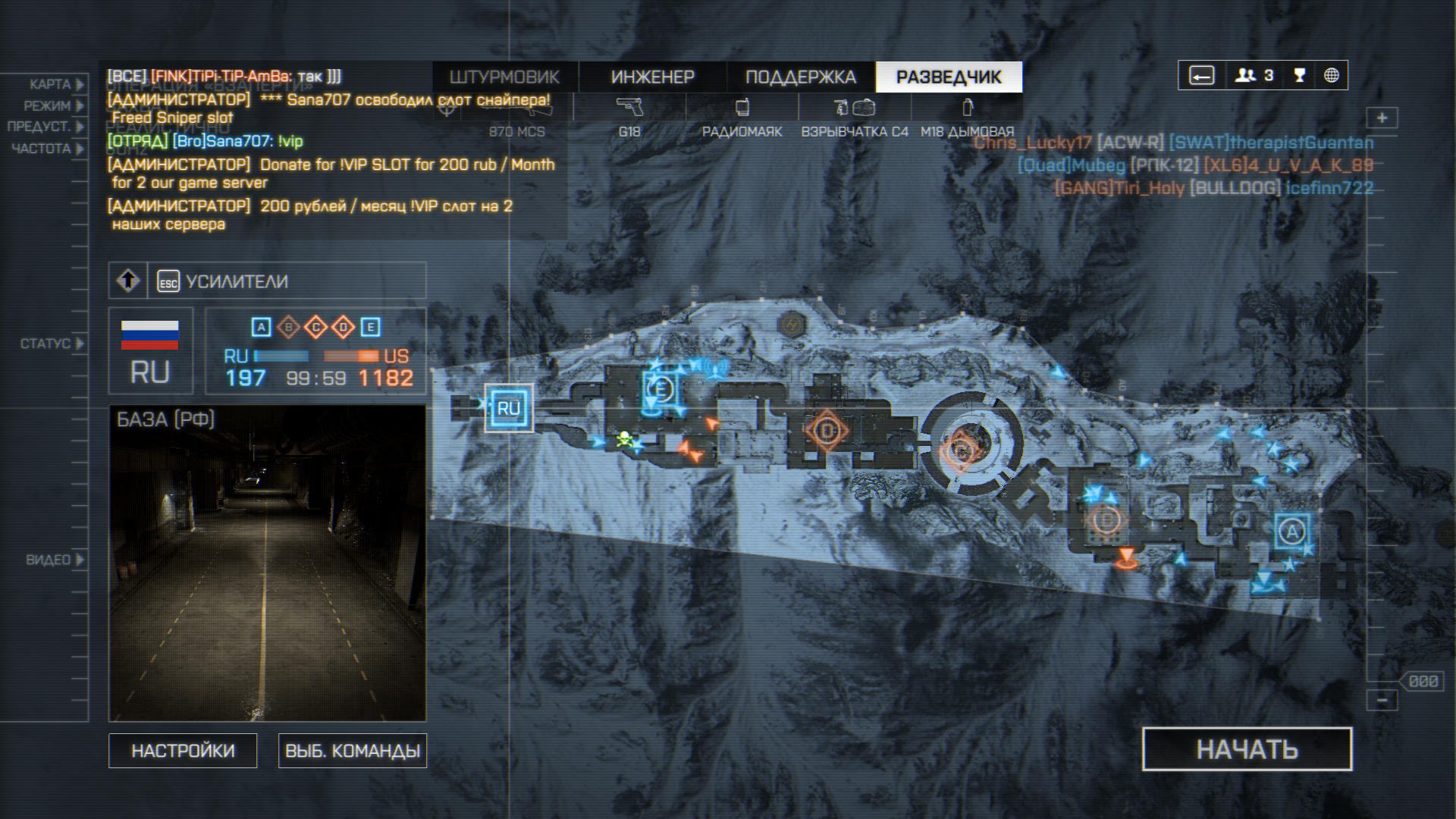Open the squad list showing 3 members

click(1254, 75)
